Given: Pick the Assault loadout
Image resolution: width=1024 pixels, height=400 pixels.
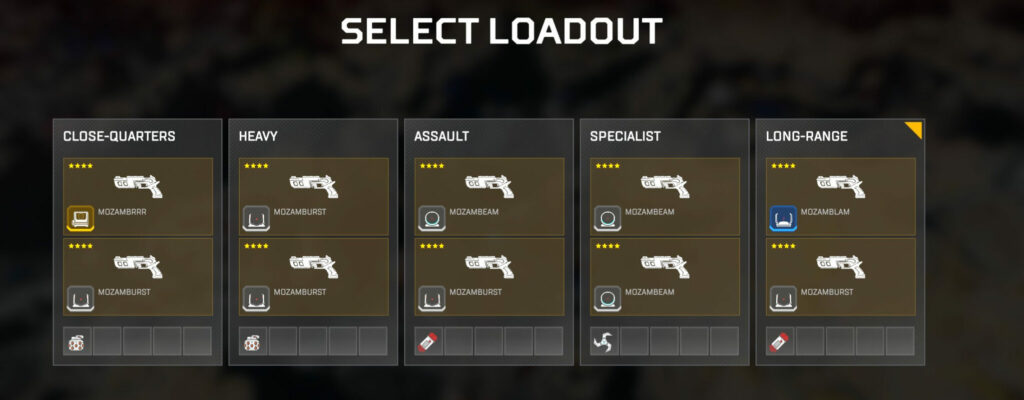Looking at the screenshot, I should 489,136.
